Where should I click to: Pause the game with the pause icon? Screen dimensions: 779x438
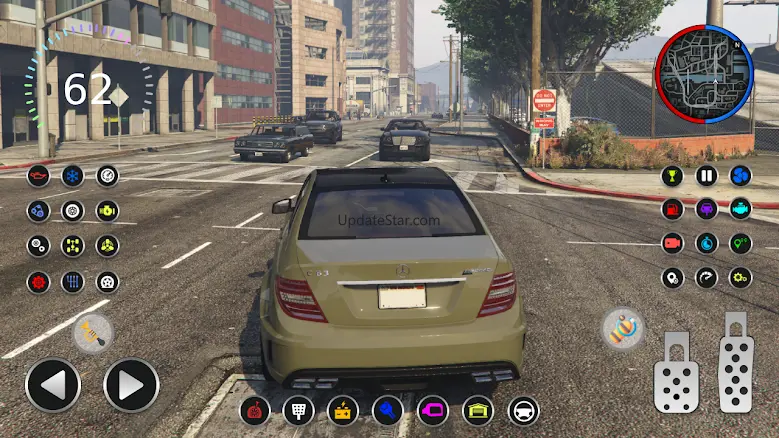click(707, 176)
